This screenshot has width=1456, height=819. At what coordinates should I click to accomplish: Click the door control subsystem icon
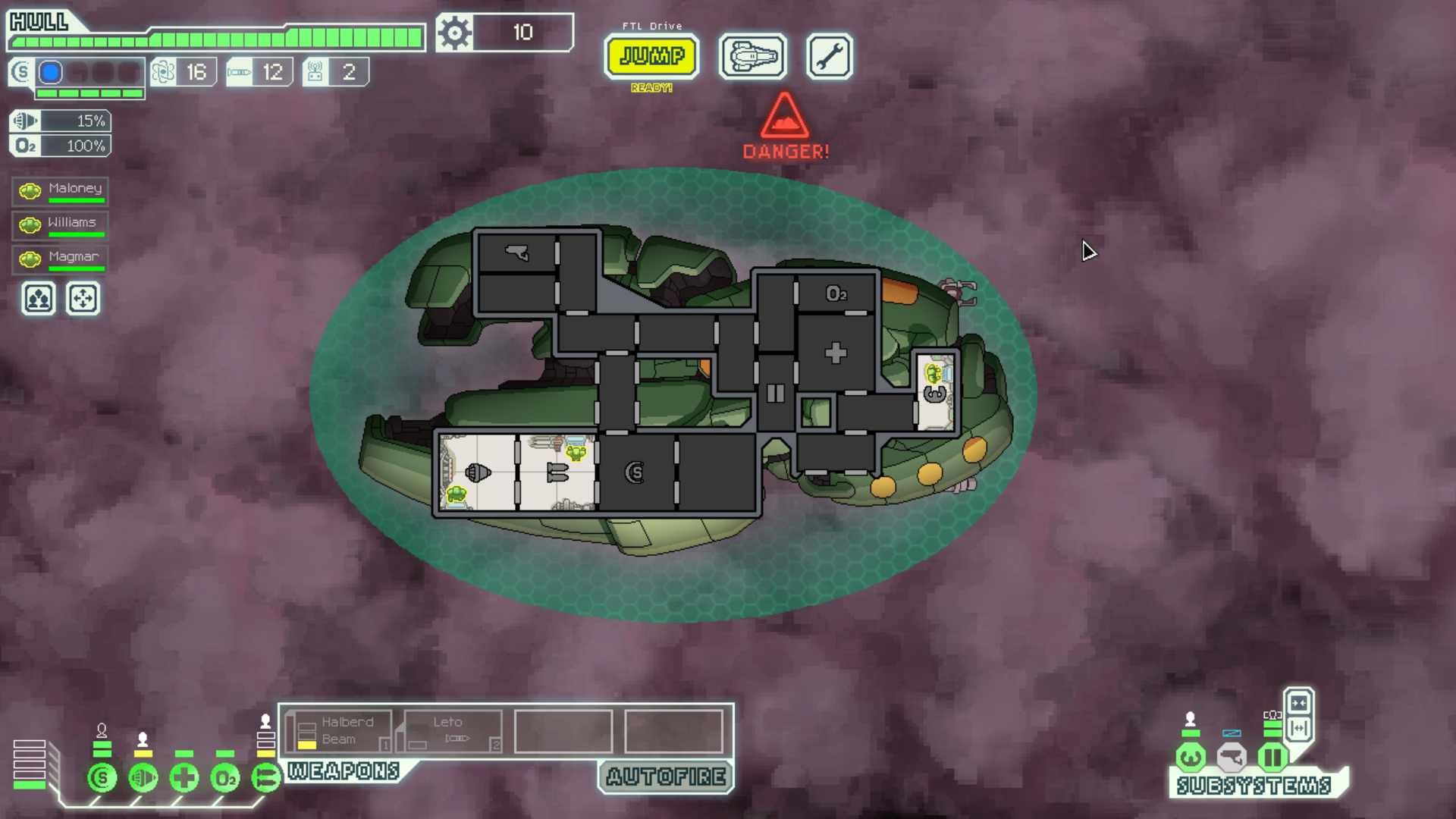pyautogui.click(x=1272, y=756)
